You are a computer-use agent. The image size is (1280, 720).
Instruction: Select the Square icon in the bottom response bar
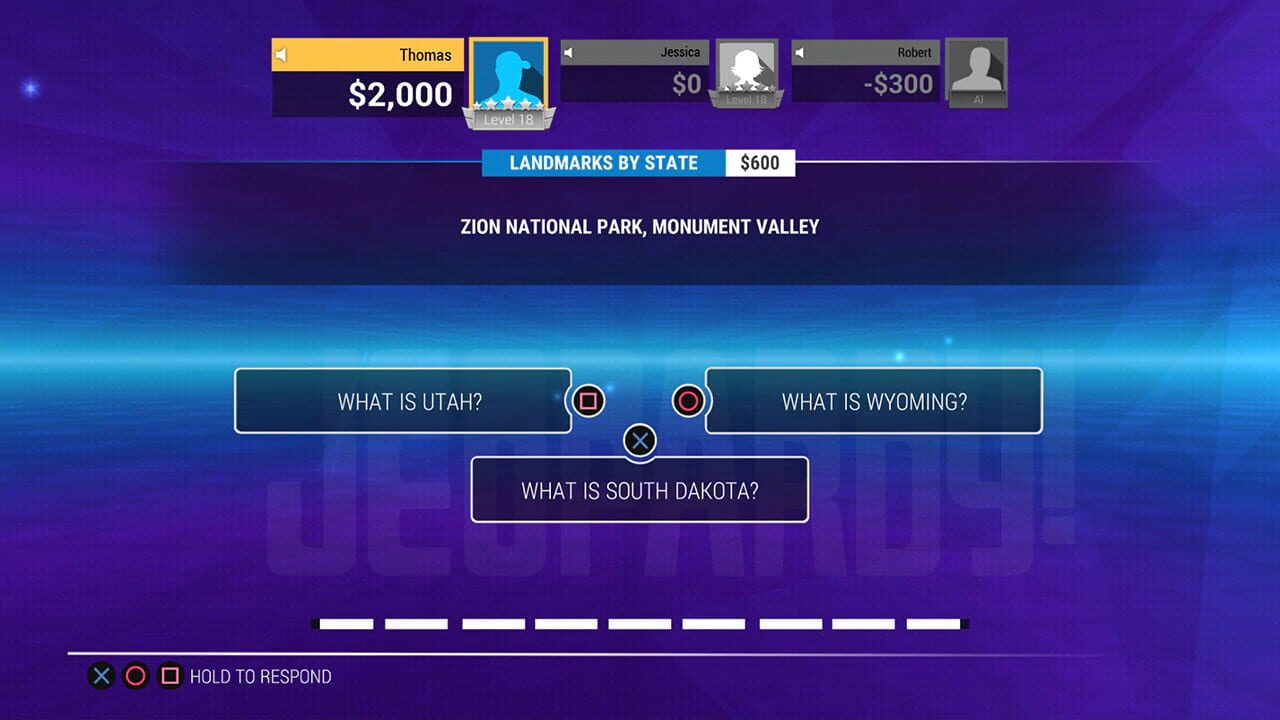(170, 676)
